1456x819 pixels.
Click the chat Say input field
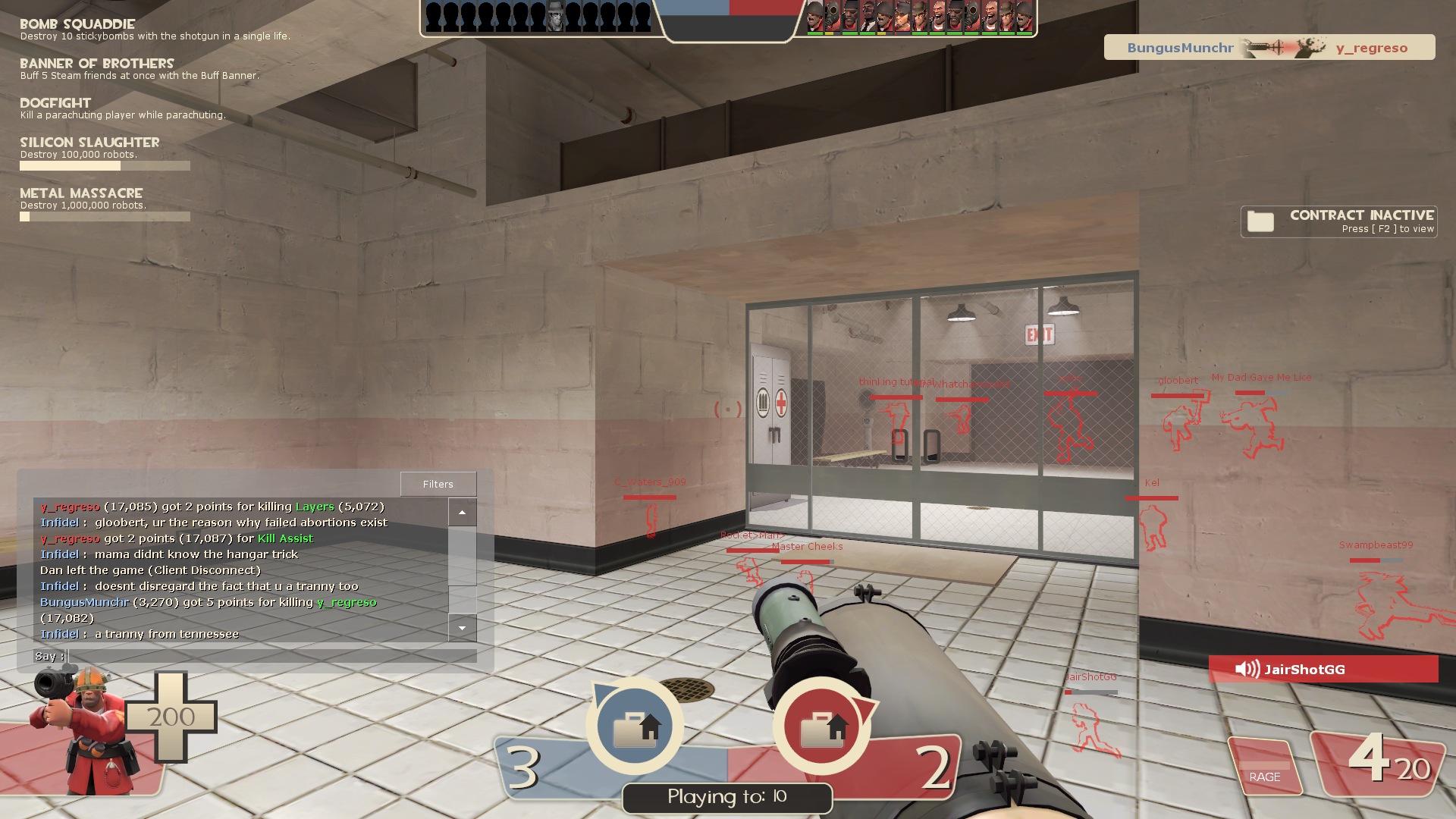pyautogui.click(x=272, y=656)
